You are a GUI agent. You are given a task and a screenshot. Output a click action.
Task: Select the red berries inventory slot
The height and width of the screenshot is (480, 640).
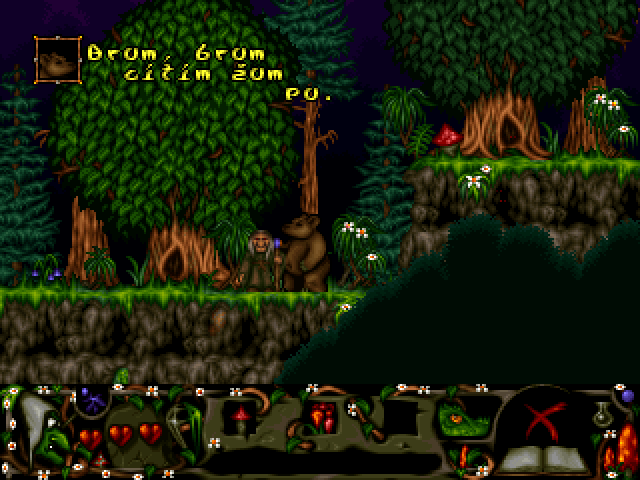pyautogui.click(x=321, y=416)
